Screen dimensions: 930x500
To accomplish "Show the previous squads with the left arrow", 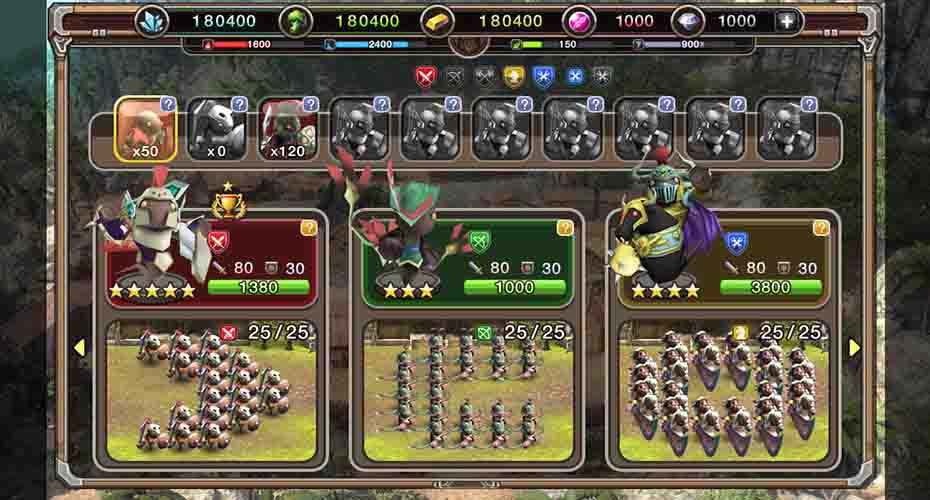I will point(80,347).
